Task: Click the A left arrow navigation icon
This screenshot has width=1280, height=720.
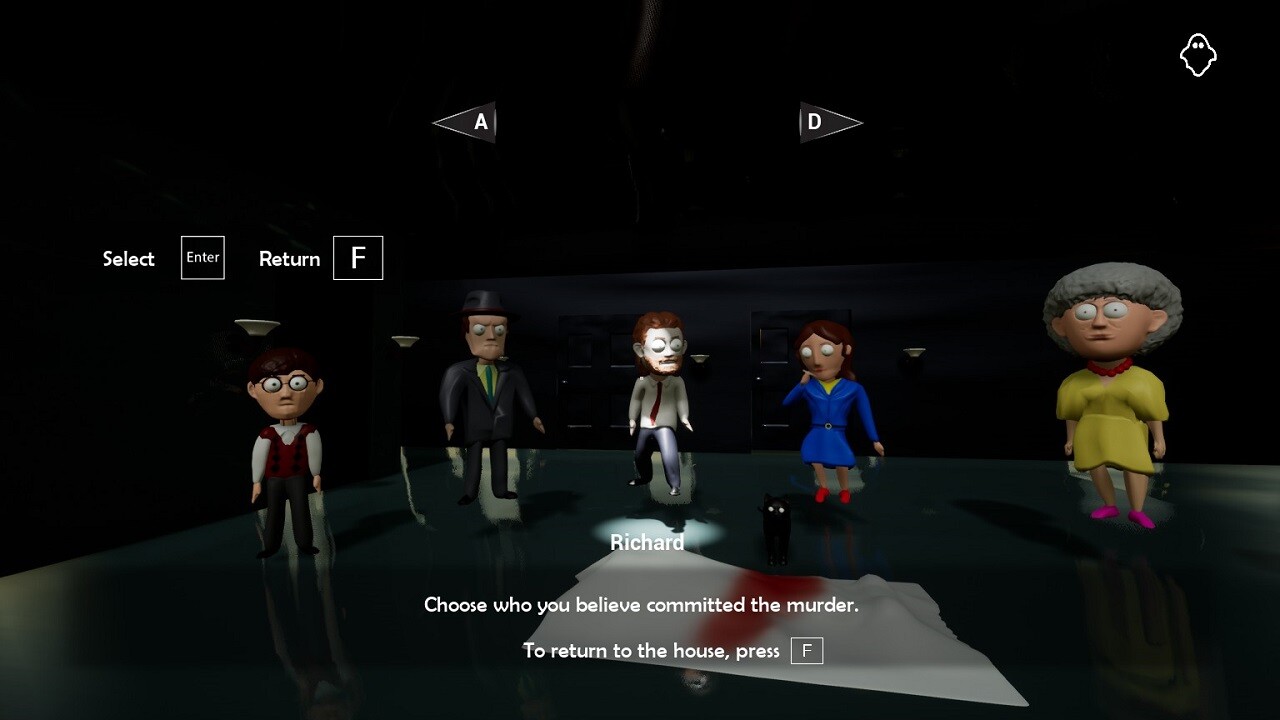Action: tap(463, 122)
